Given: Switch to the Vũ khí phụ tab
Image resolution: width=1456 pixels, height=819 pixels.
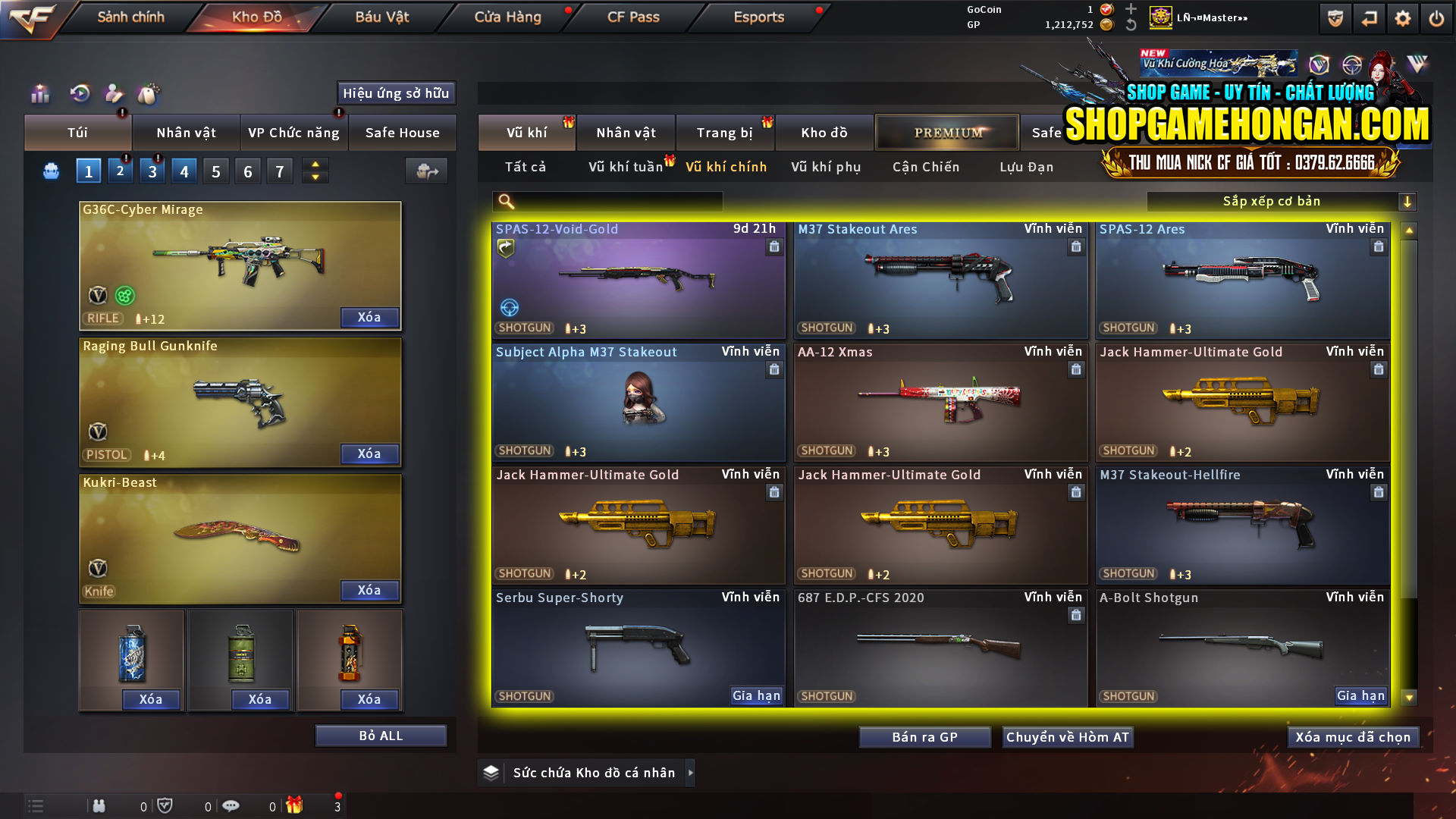Looking at the screenshot, I should (828, 167).
